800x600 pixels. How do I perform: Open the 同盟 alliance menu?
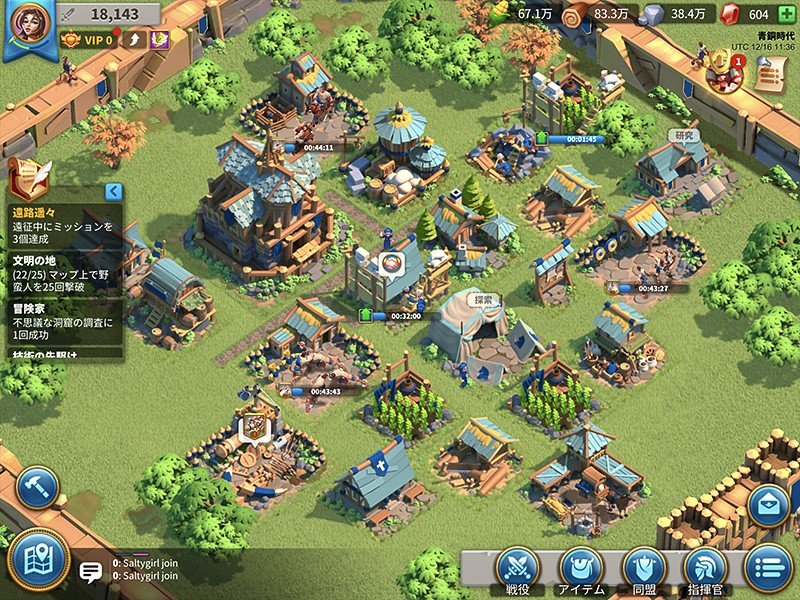coord(642,569)
